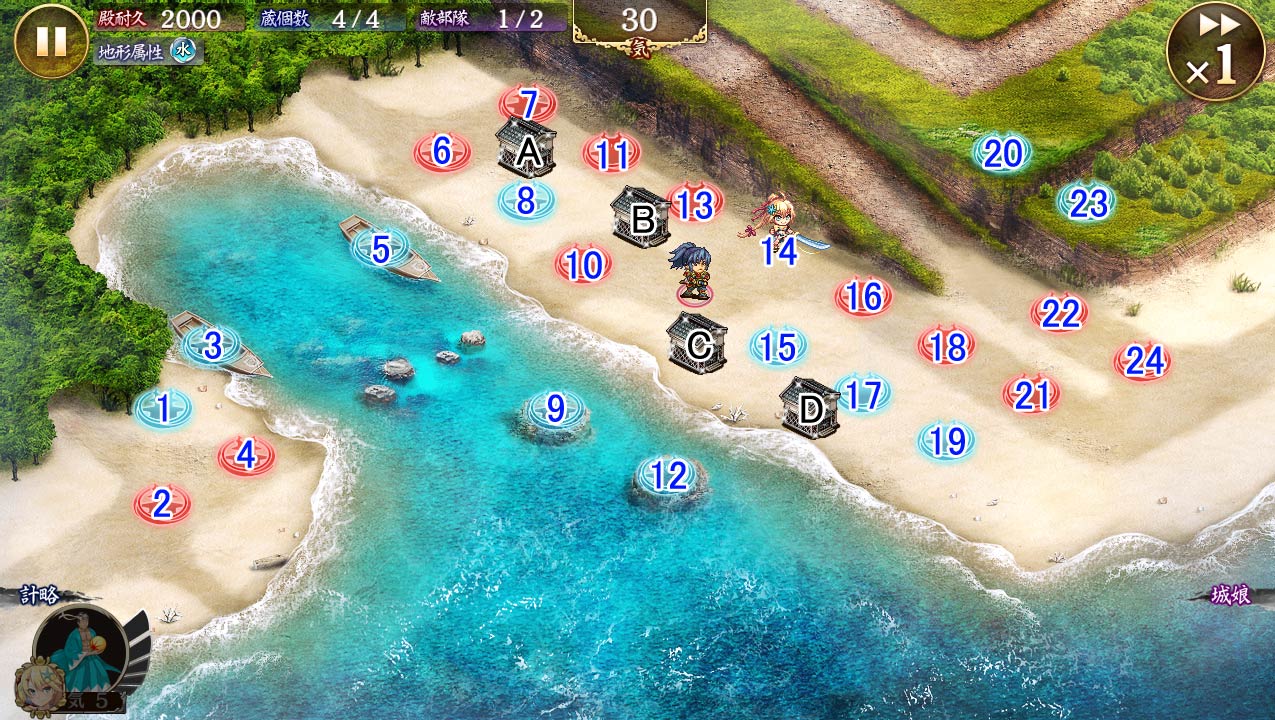Choose blue boat tile number 3
The image size is (1275, 720).
212,346
